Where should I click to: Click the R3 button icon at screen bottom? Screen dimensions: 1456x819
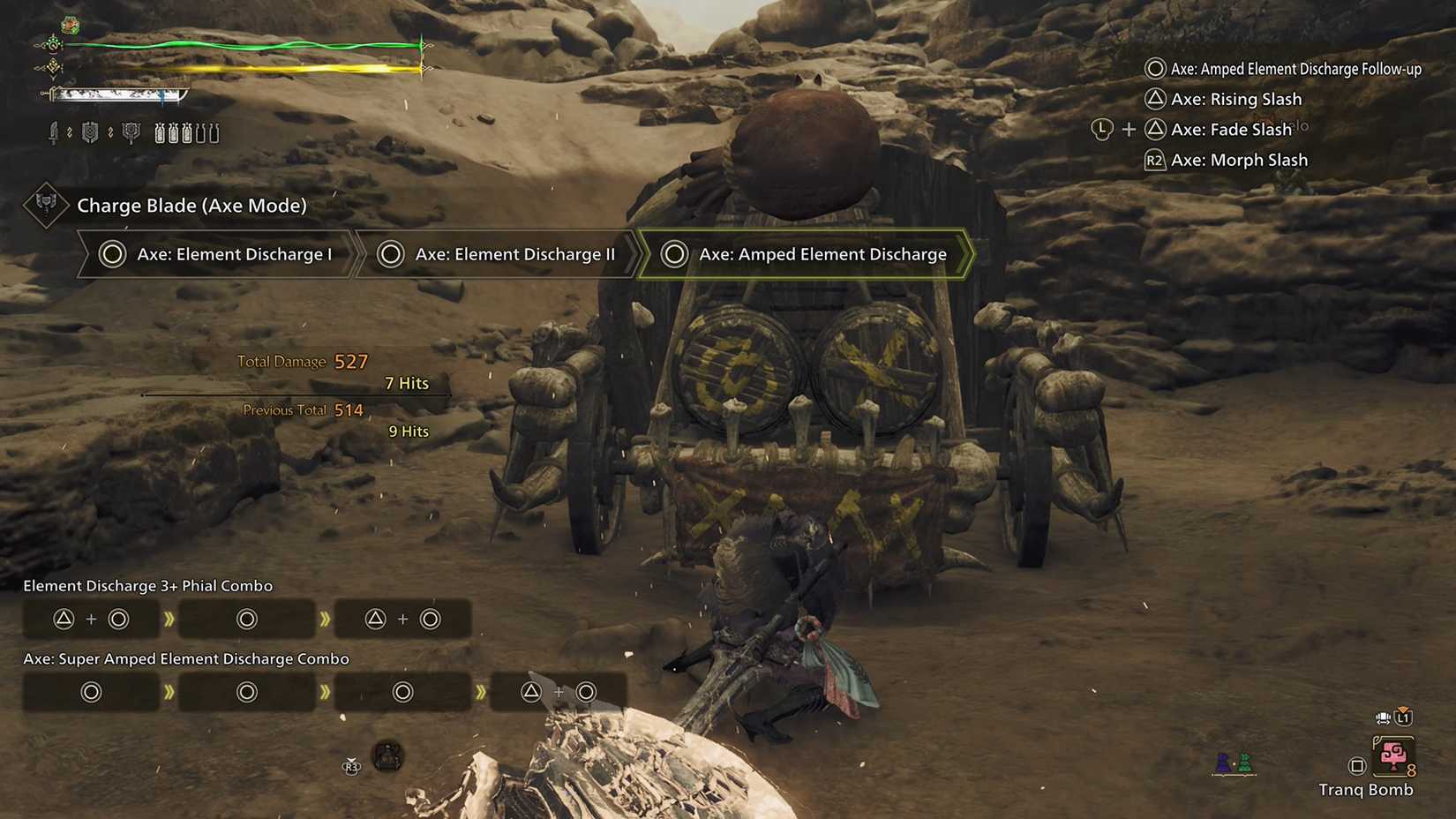pos(352,768)
